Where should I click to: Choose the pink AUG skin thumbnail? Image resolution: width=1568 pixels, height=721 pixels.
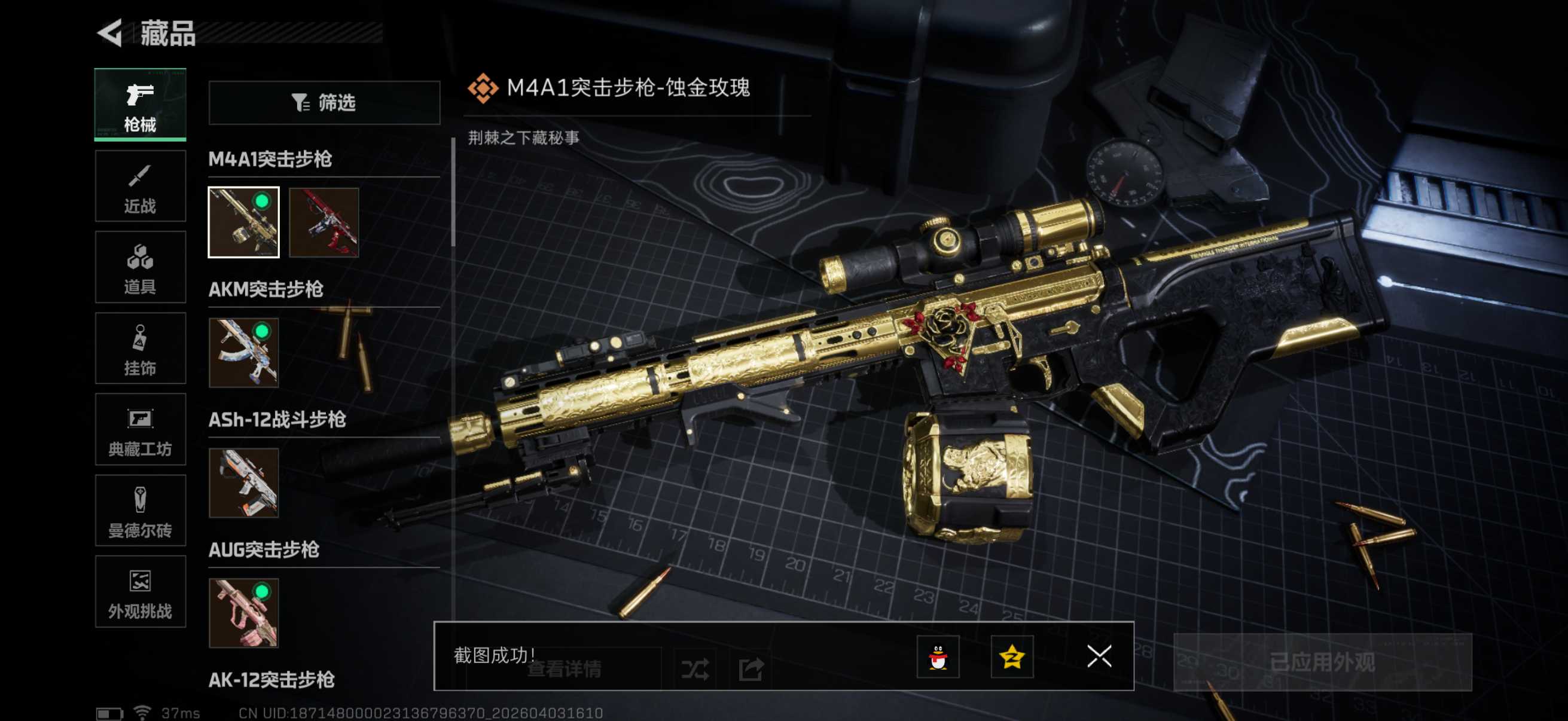point(243,613)
